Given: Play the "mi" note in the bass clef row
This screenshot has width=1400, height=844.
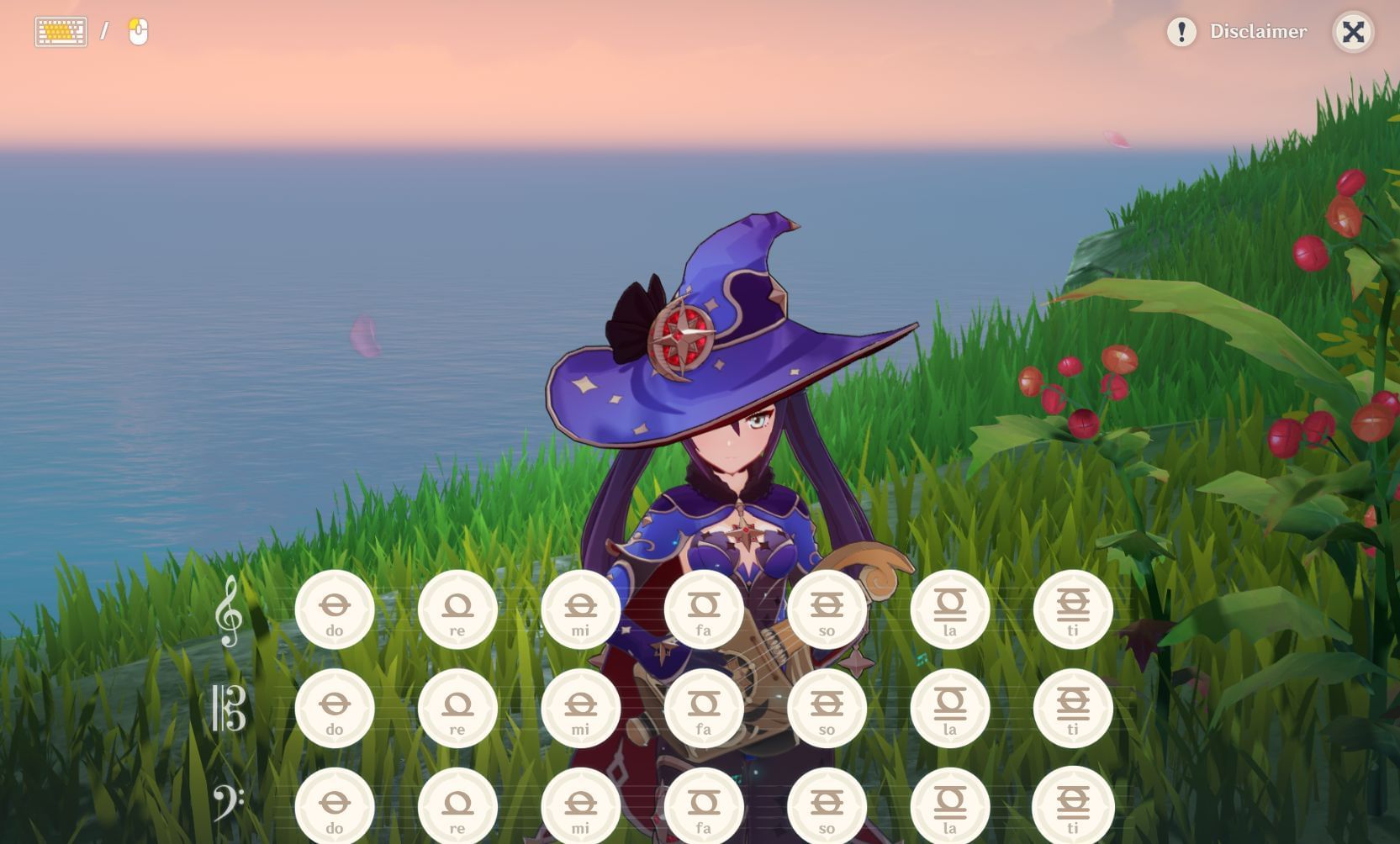Looking at the screenshot, I should click(x=581, y=804).
